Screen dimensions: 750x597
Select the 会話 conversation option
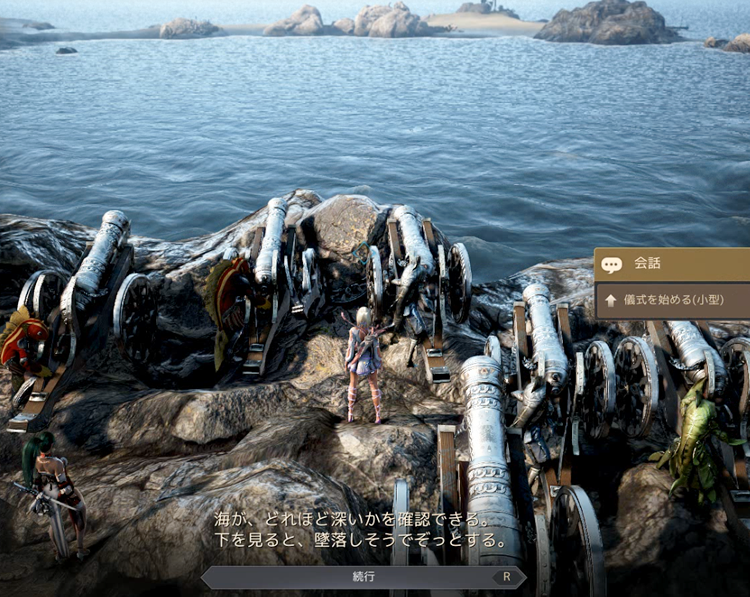pyautogui.click(x=671, y=265)
